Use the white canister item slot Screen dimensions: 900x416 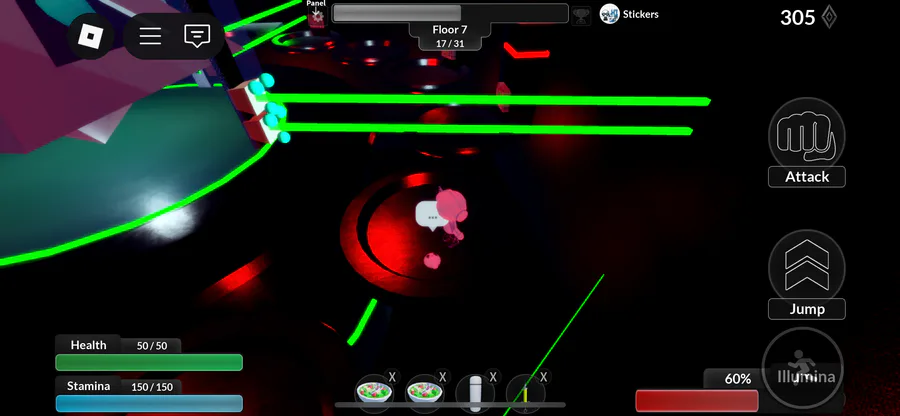tap(475, 392)
